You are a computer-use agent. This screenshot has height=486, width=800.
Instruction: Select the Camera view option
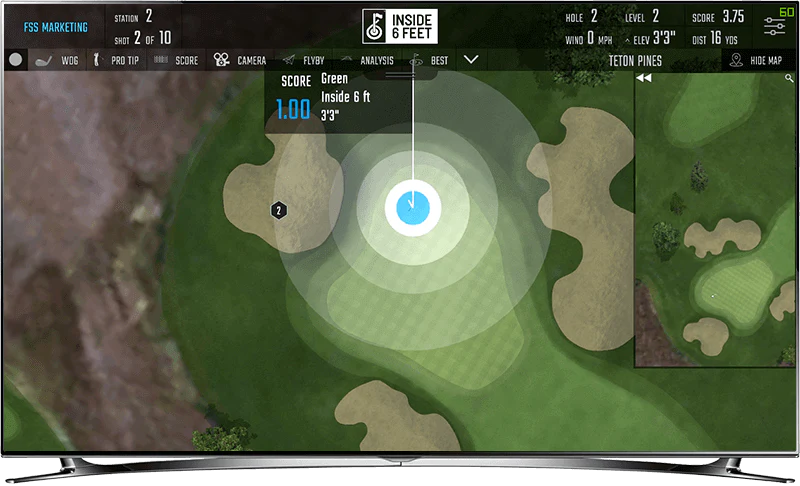[x=240, y=60]
